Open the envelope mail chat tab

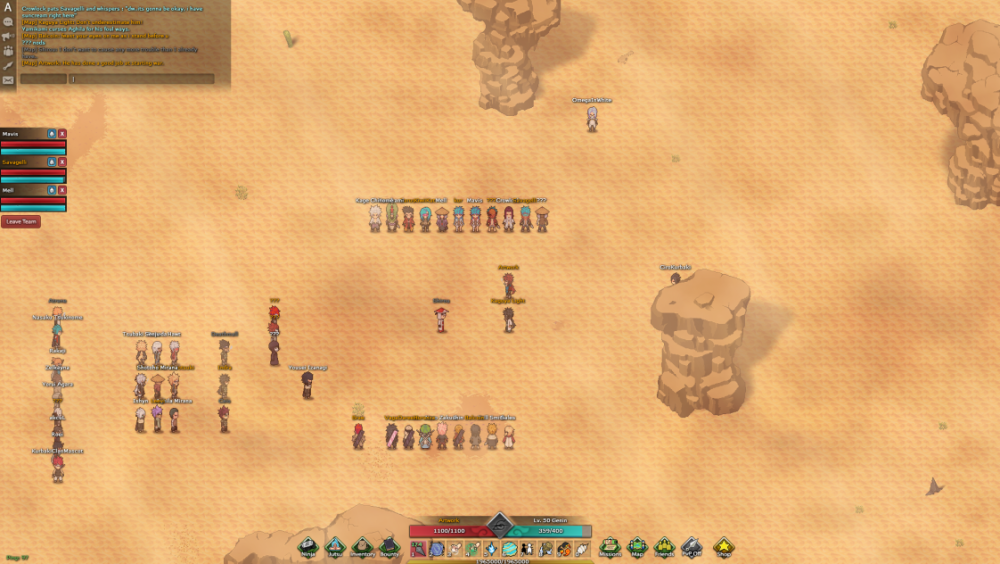coord(8,80)
